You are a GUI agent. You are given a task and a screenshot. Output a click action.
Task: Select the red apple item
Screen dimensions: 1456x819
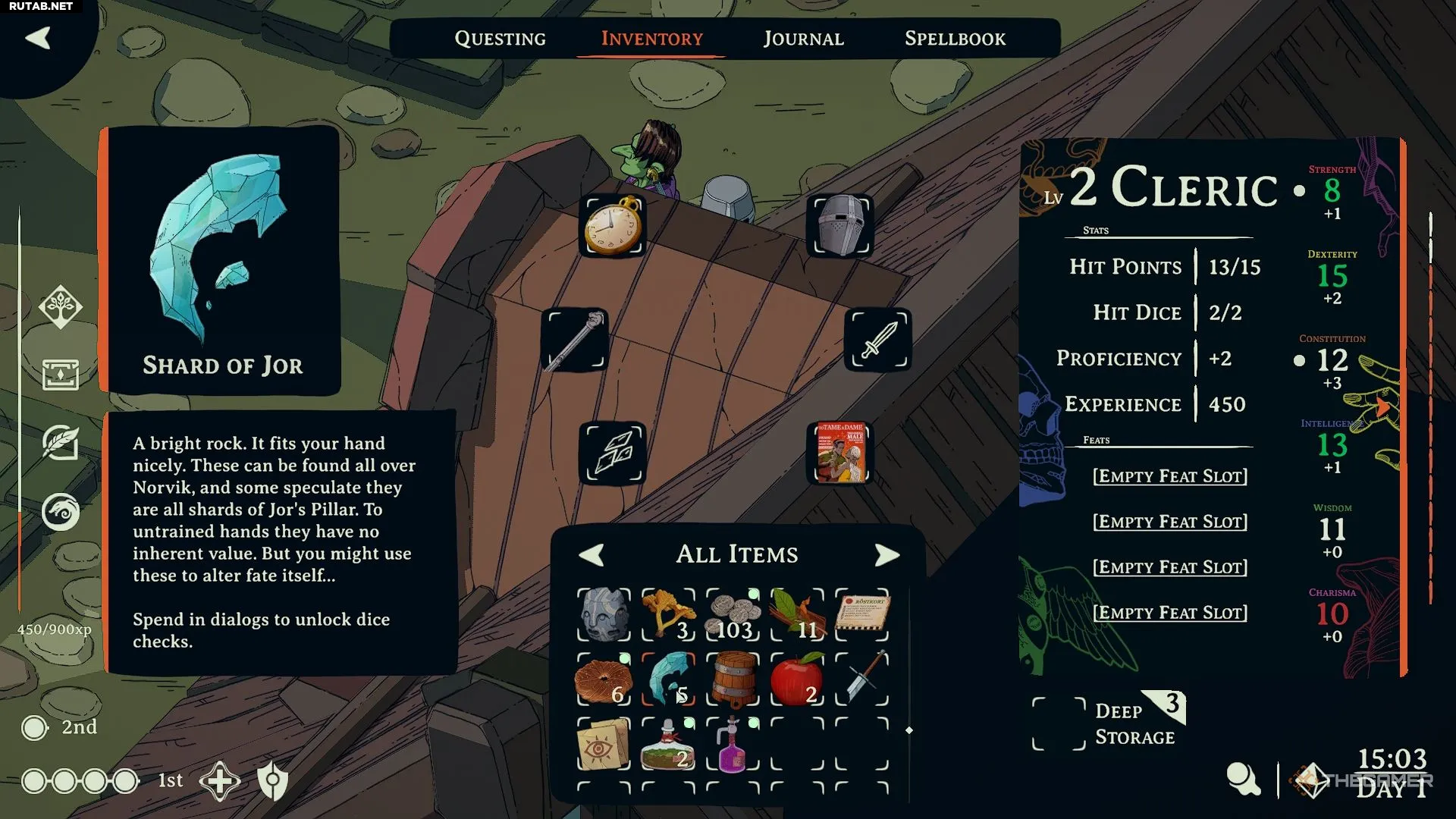coord(797,679)
